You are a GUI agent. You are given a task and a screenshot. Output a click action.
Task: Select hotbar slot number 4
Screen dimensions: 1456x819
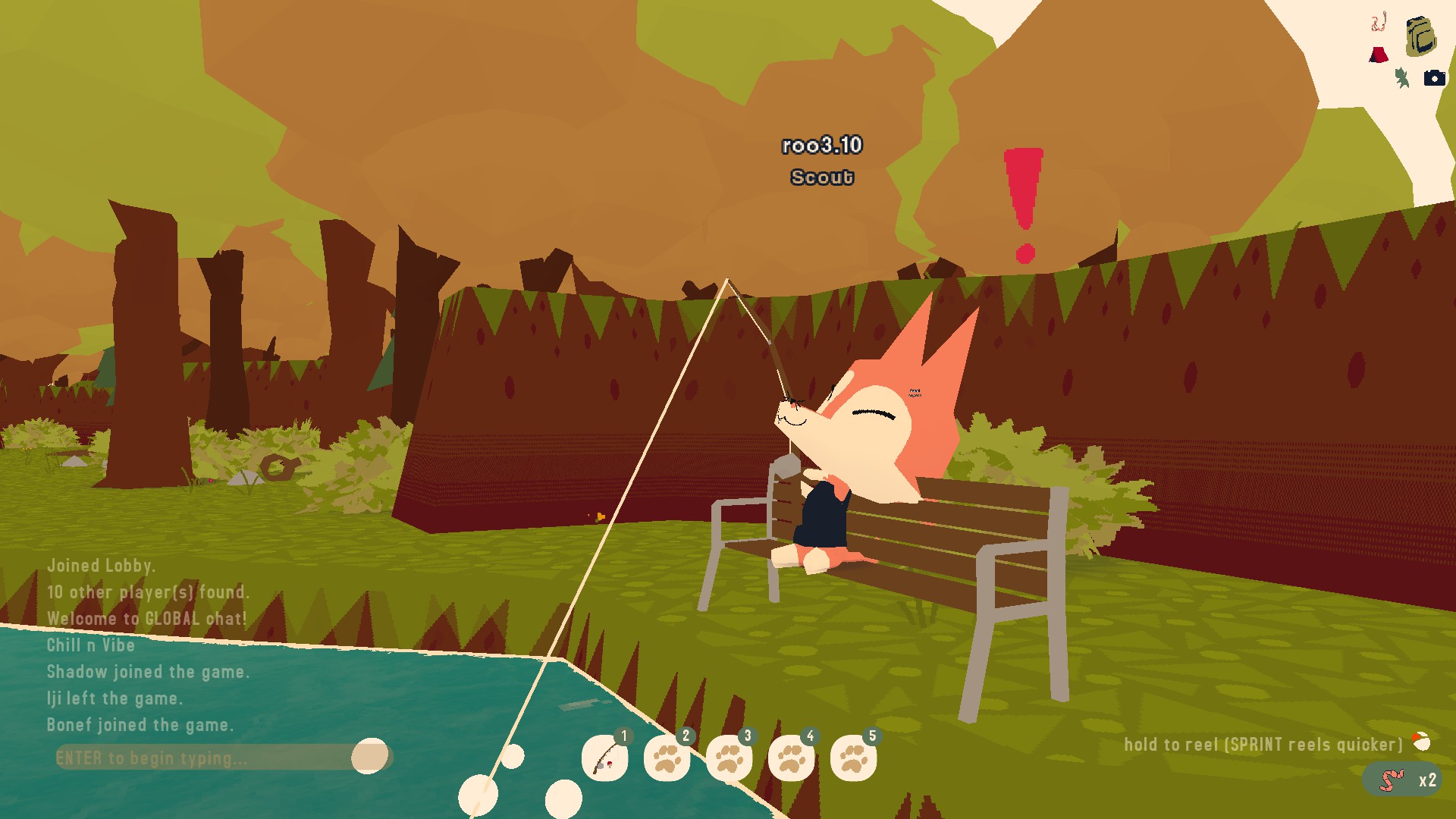coord(791,758)
